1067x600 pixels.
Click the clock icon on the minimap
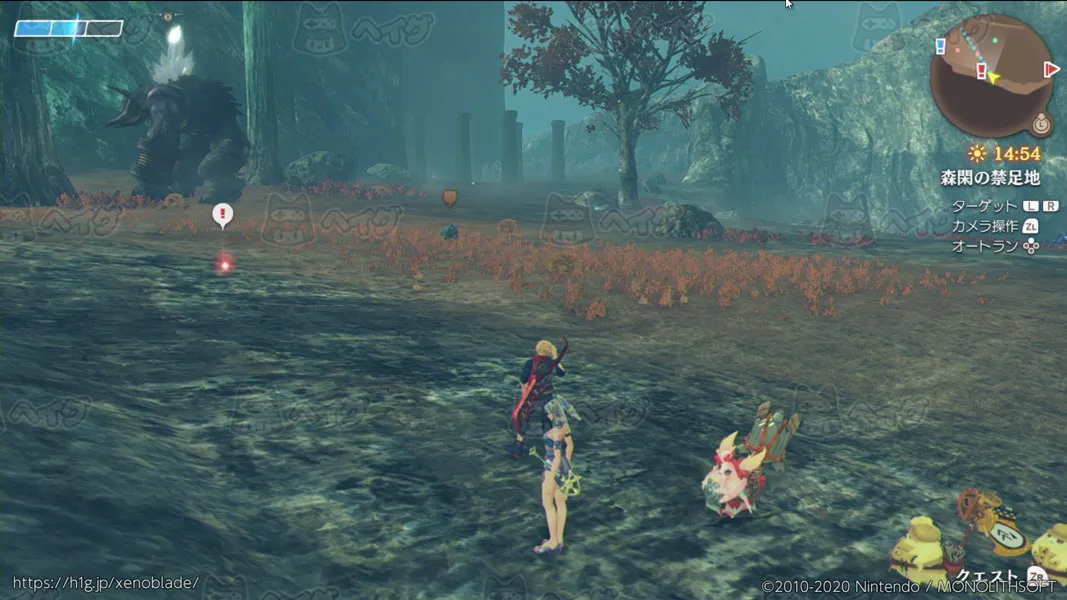click(1041, 125)
